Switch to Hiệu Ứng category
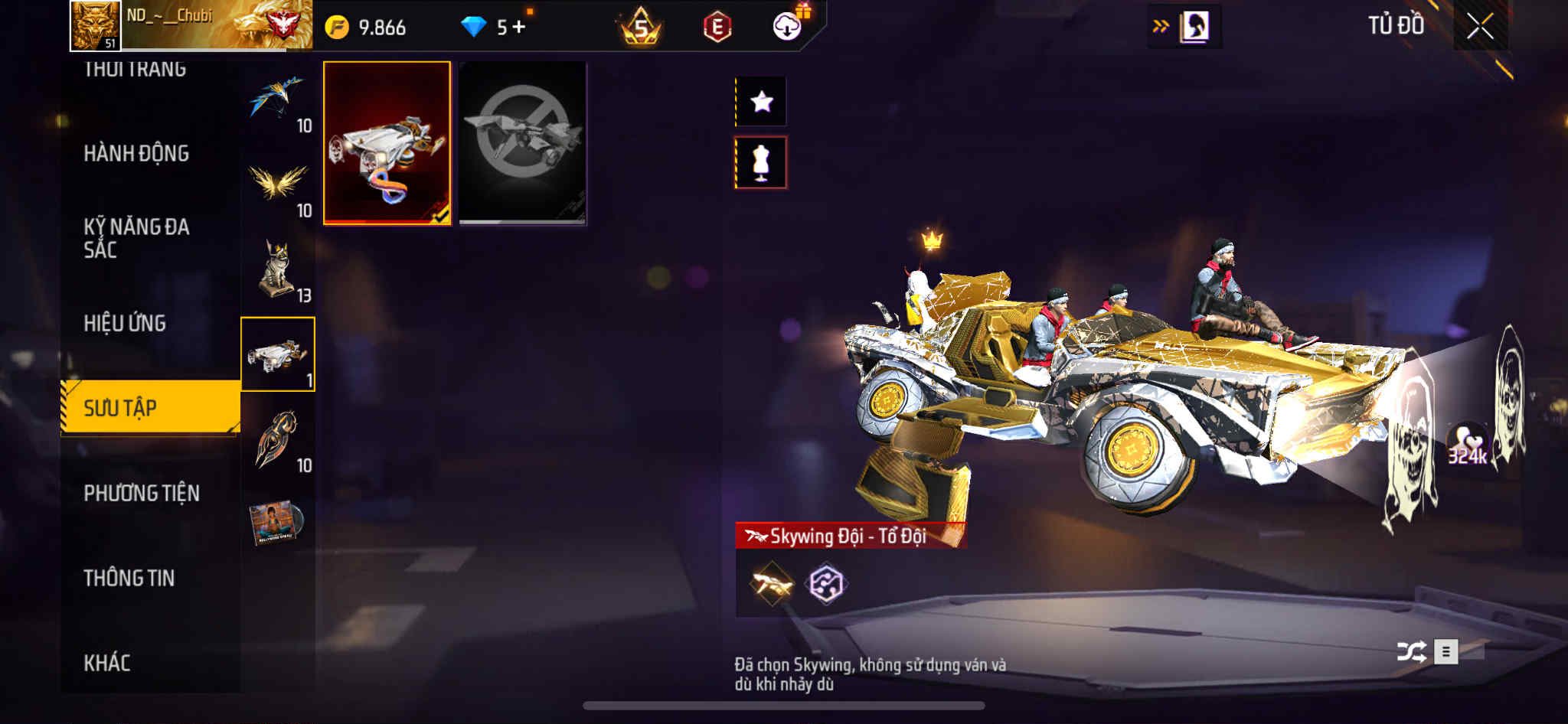 [125, 324]
